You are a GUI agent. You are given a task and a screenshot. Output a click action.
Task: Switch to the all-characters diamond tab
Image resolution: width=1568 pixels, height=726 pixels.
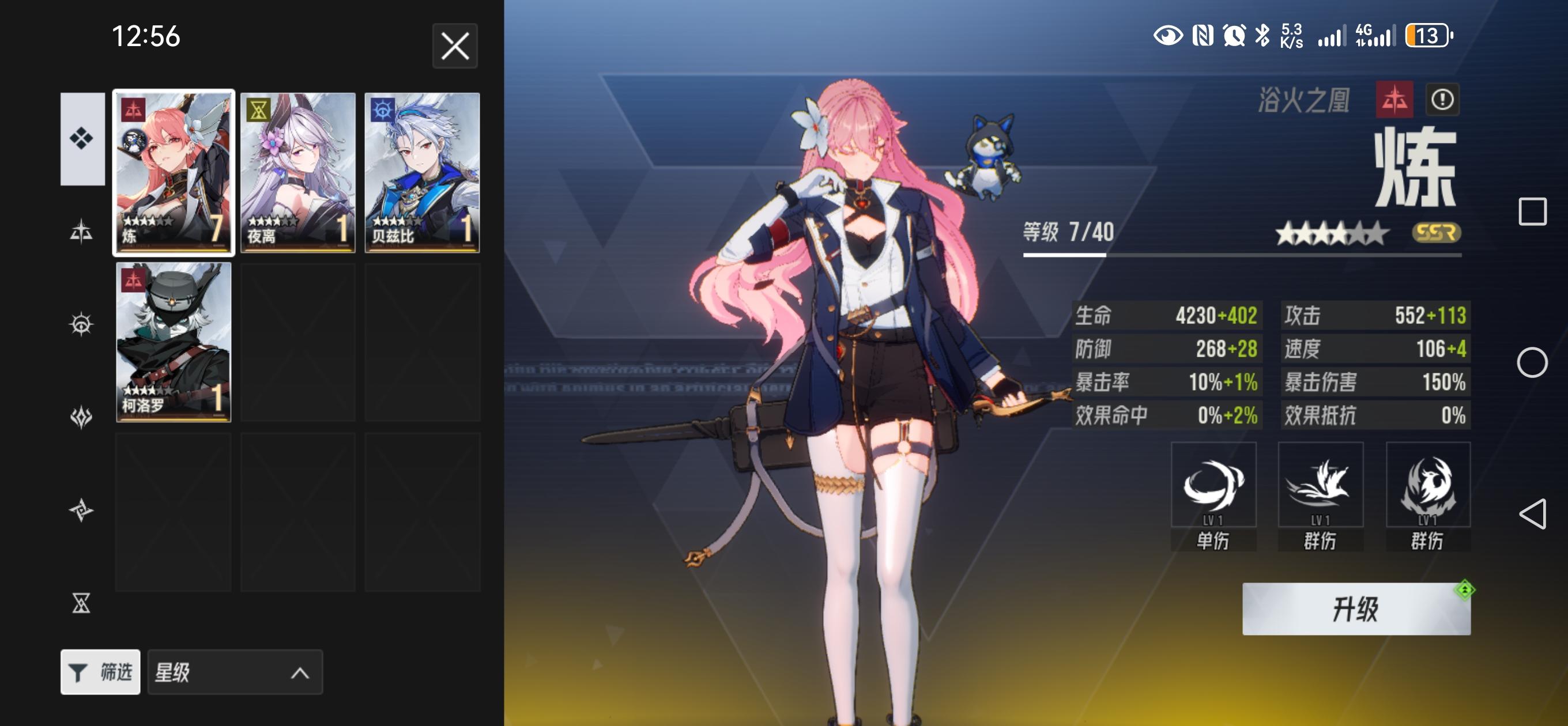(81, 138)
